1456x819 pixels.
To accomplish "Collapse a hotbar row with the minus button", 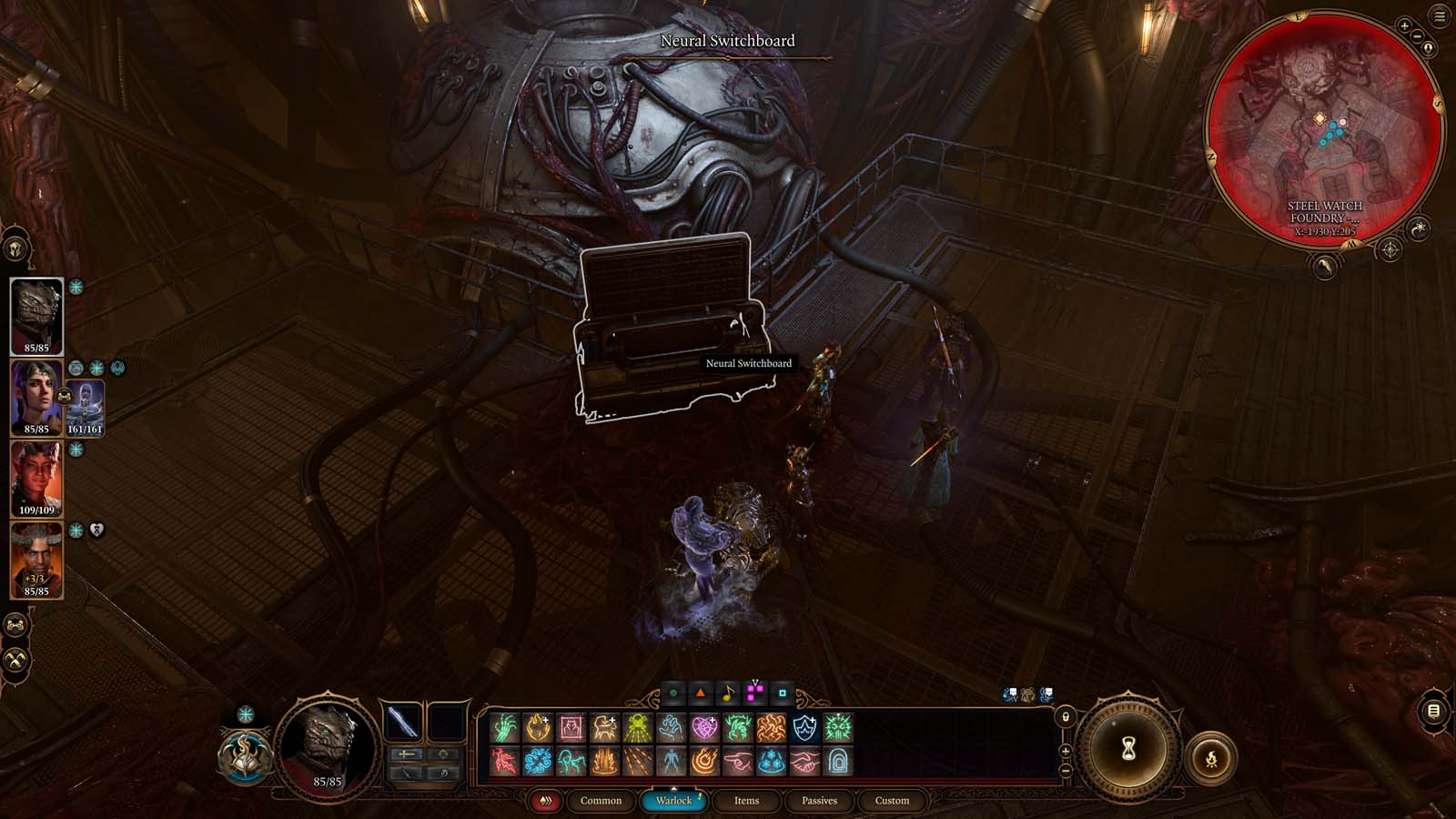I will [x=1065, y=769].
